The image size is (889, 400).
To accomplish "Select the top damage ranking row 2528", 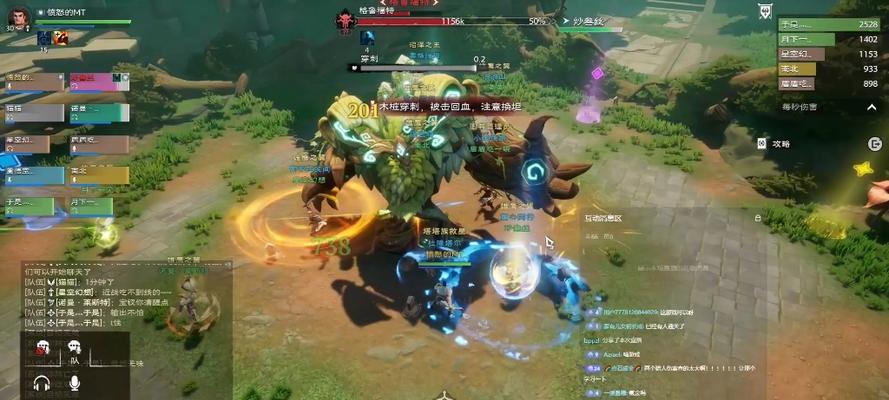I will click(x=829, y=23).
